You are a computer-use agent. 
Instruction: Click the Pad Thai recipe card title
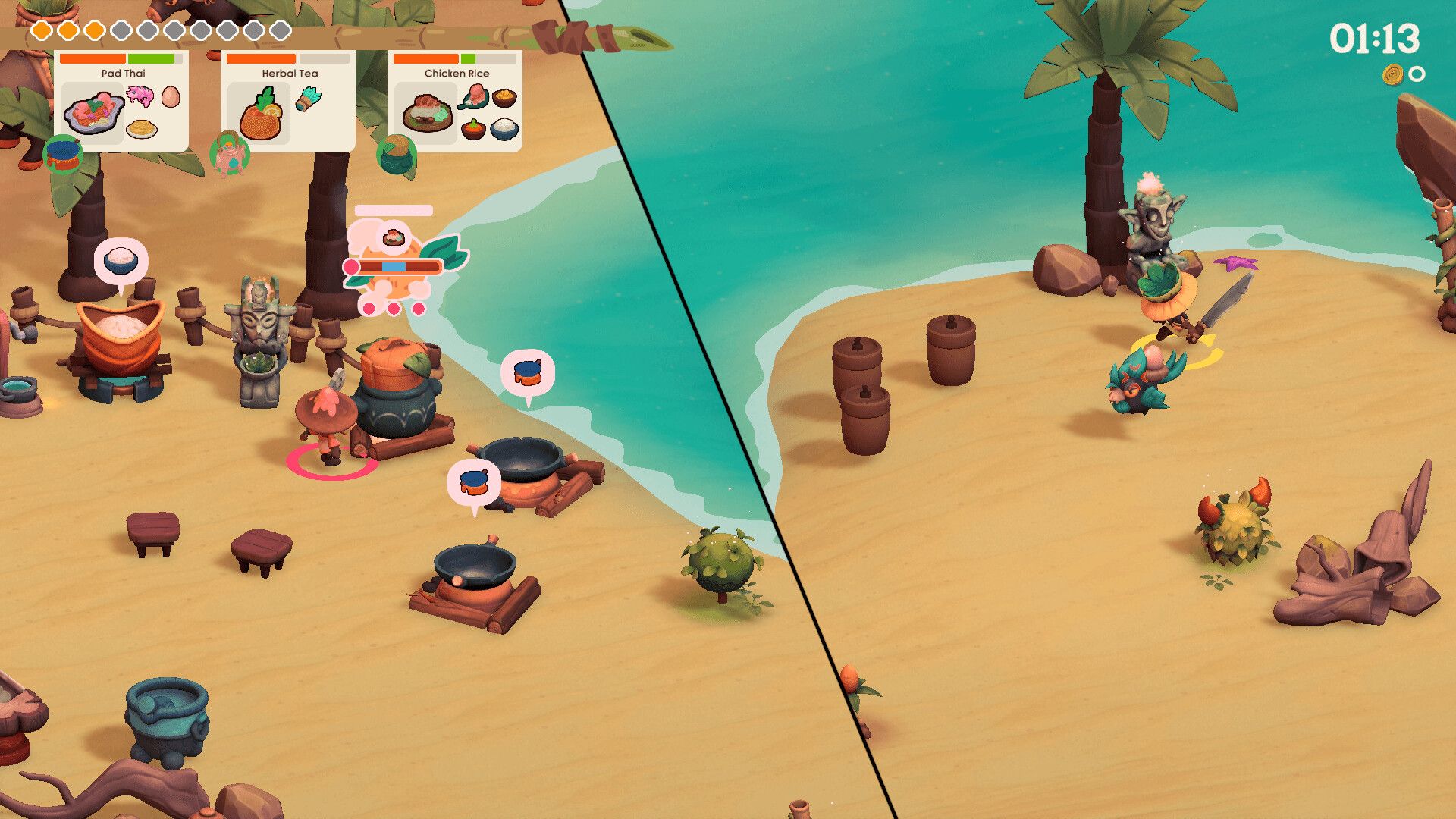pyautogui.click(x=124, y=73)
